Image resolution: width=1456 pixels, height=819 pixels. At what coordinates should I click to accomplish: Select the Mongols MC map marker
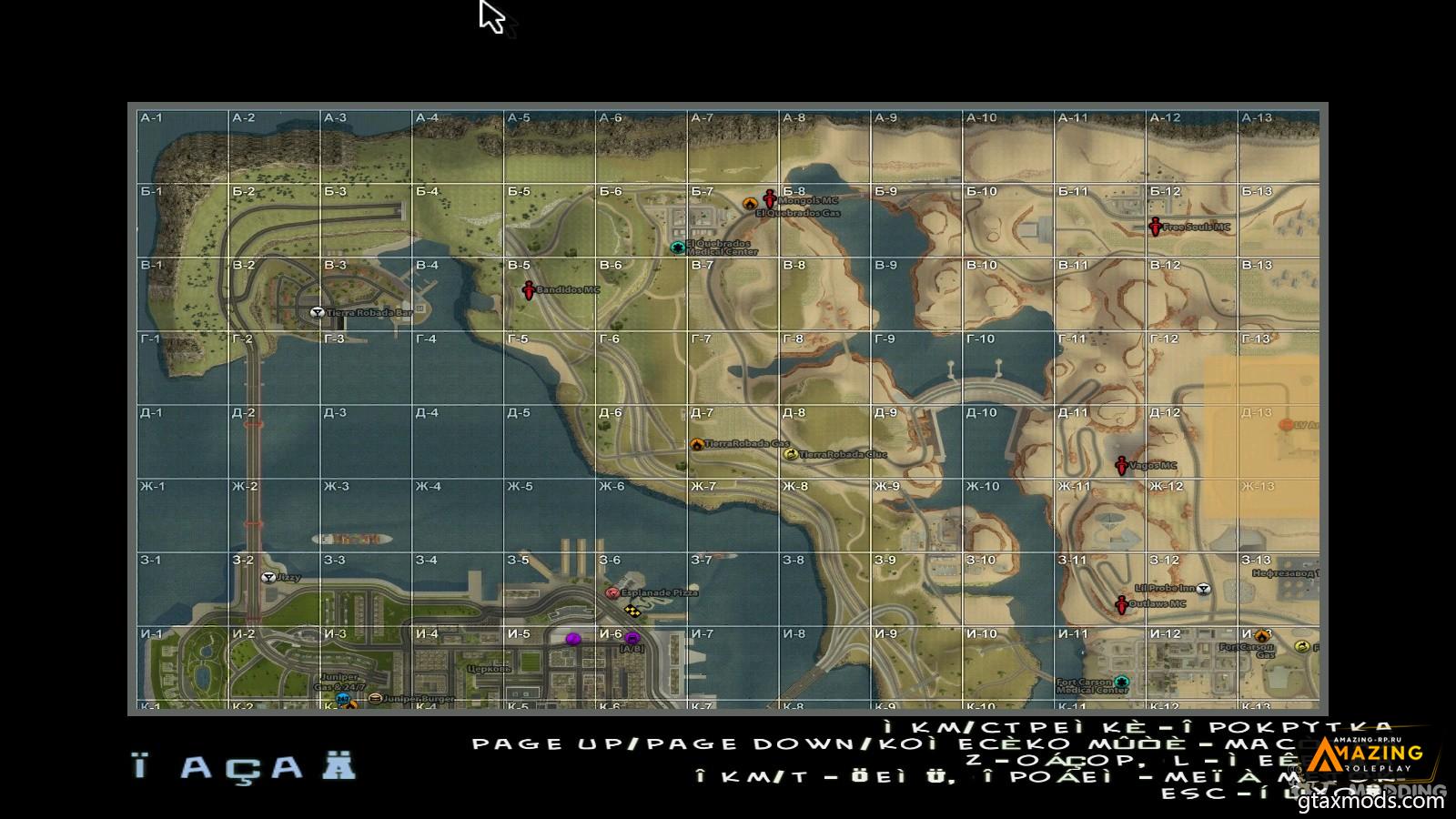770,198
